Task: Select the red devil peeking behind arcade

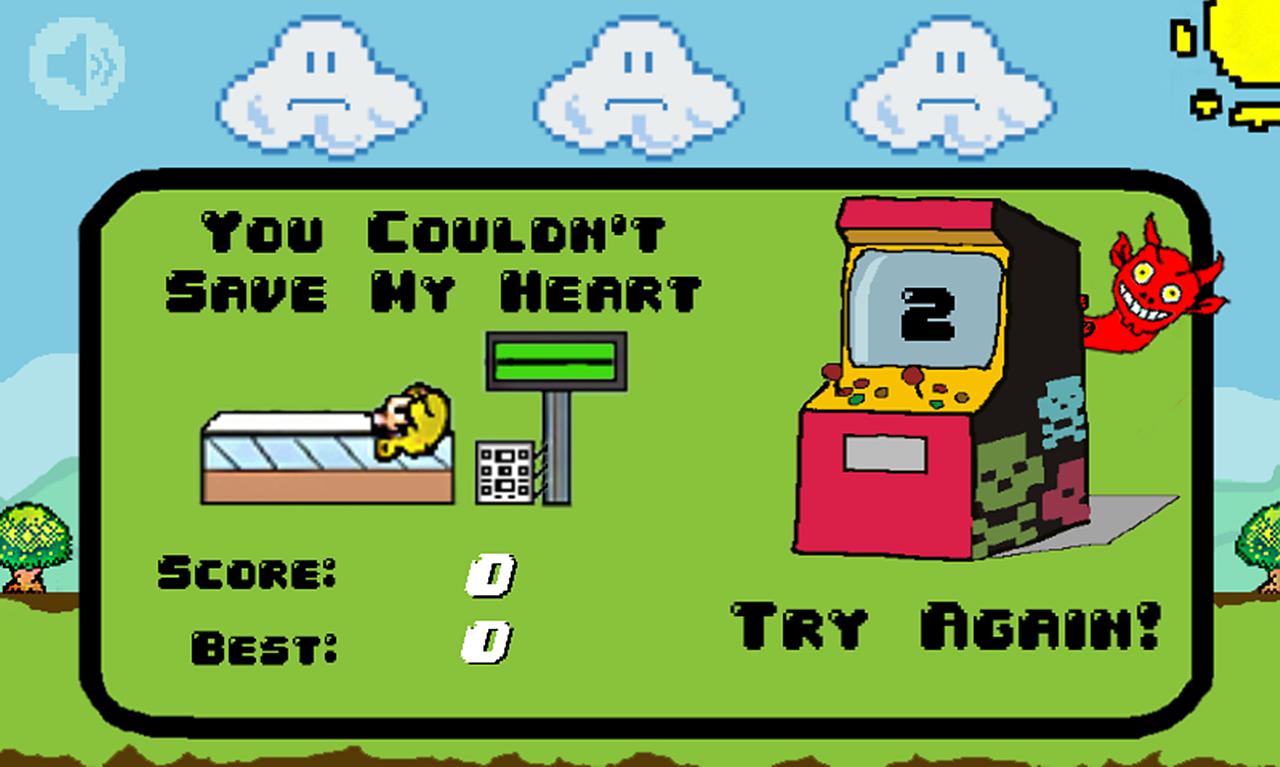Action: pos(1155,290)
